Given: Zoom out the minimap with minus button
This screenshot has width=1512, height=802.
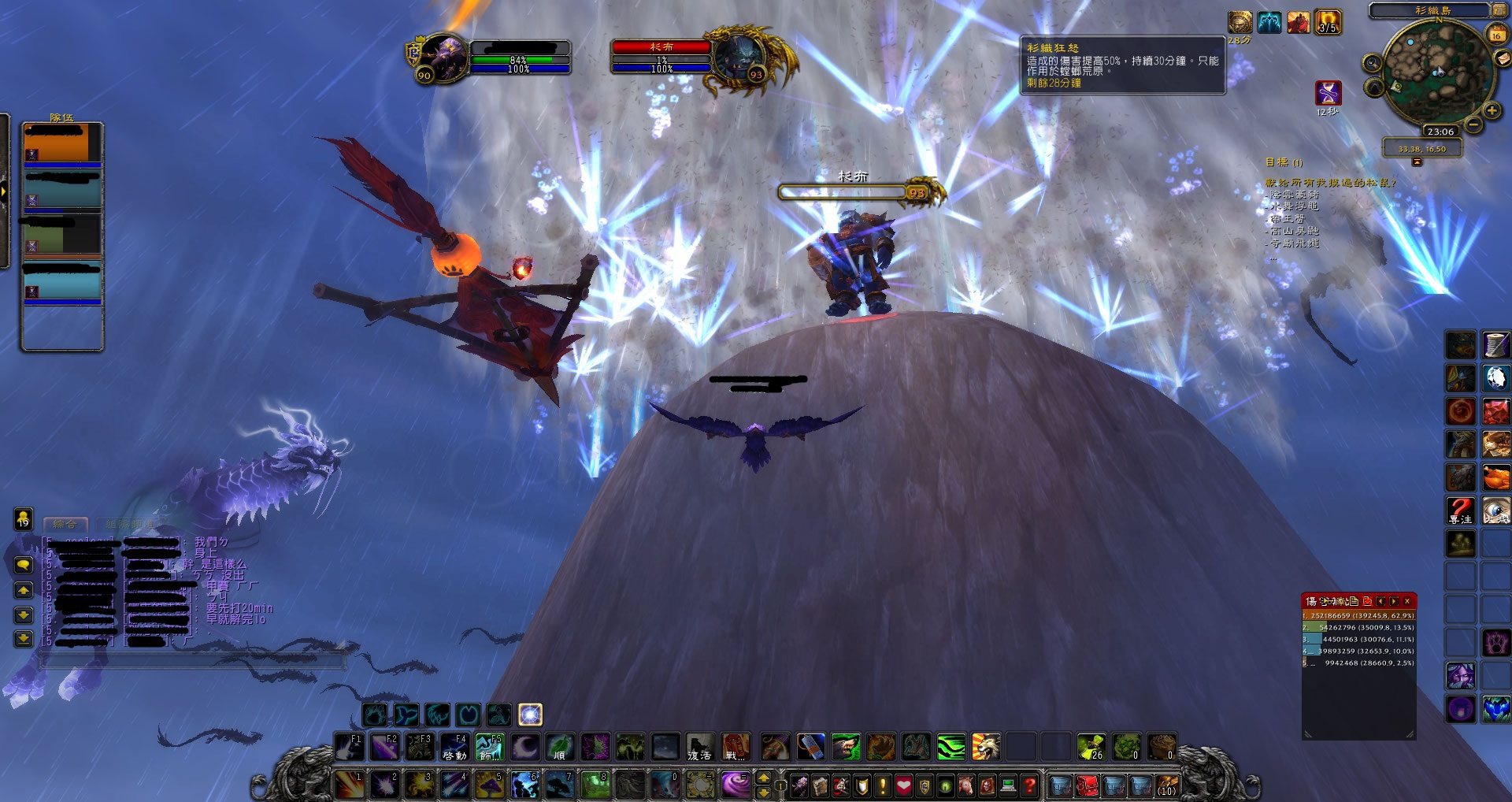Looking at the screenshot, I should [1474, 124].
